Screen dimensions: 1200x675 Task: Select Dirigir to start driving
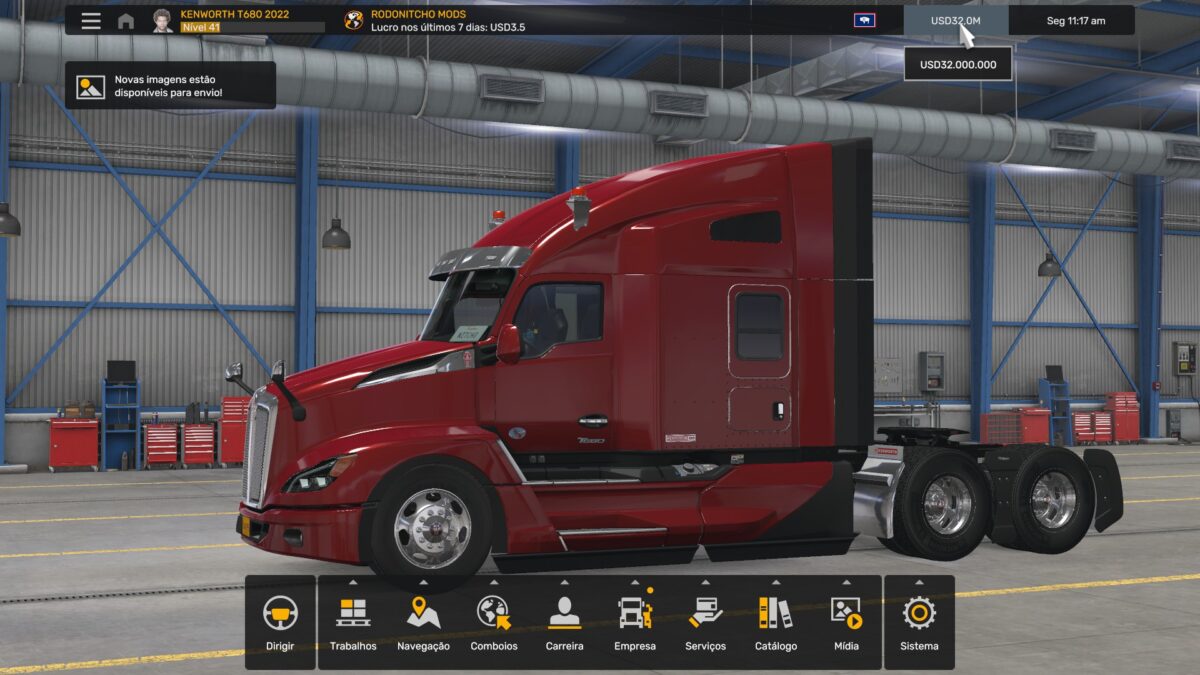click(x=280, y=622)
